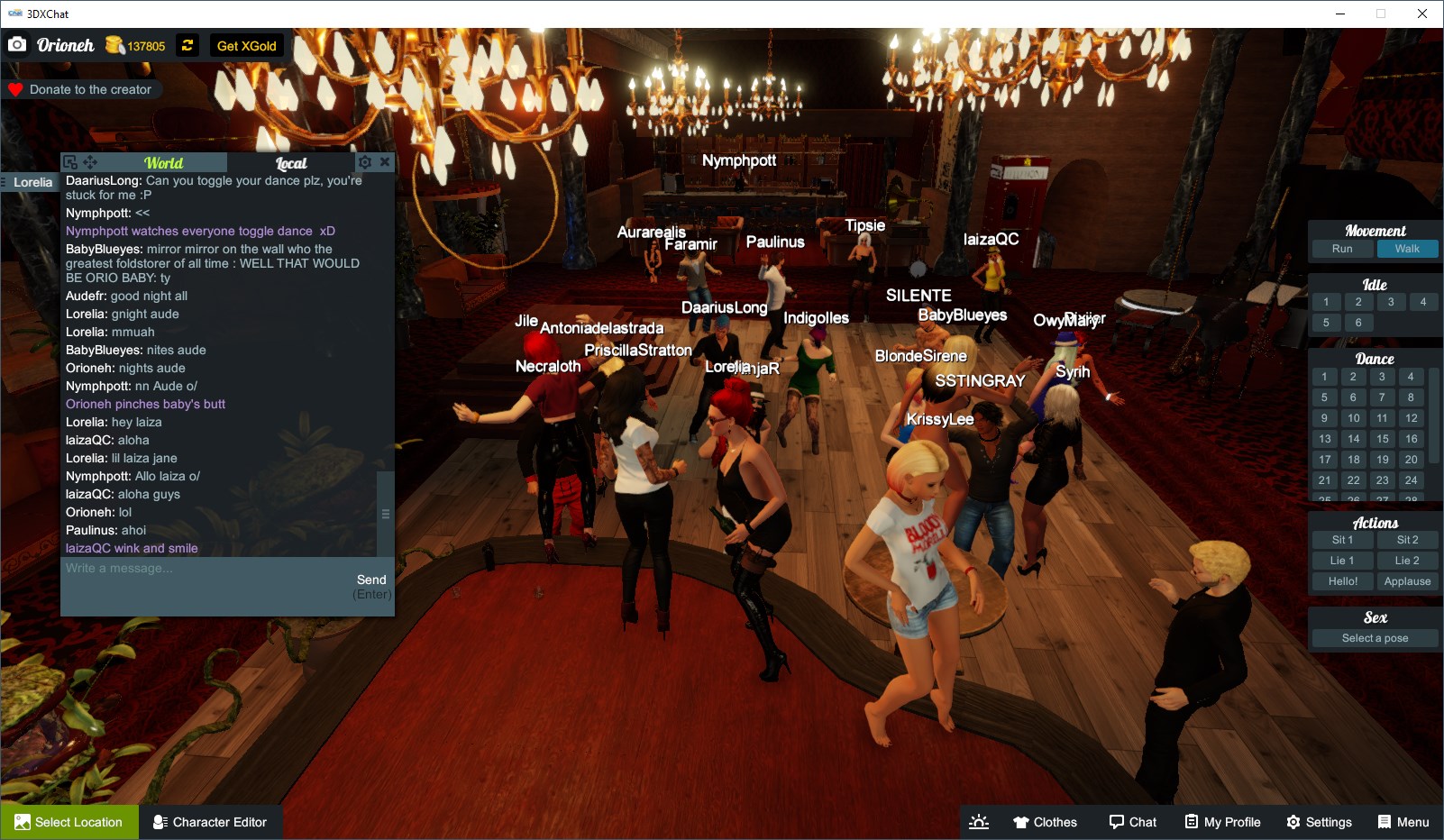Select Idle pose 4
The height and width of the screenshot is (840, 1444).
click(x=1422, y=301)
